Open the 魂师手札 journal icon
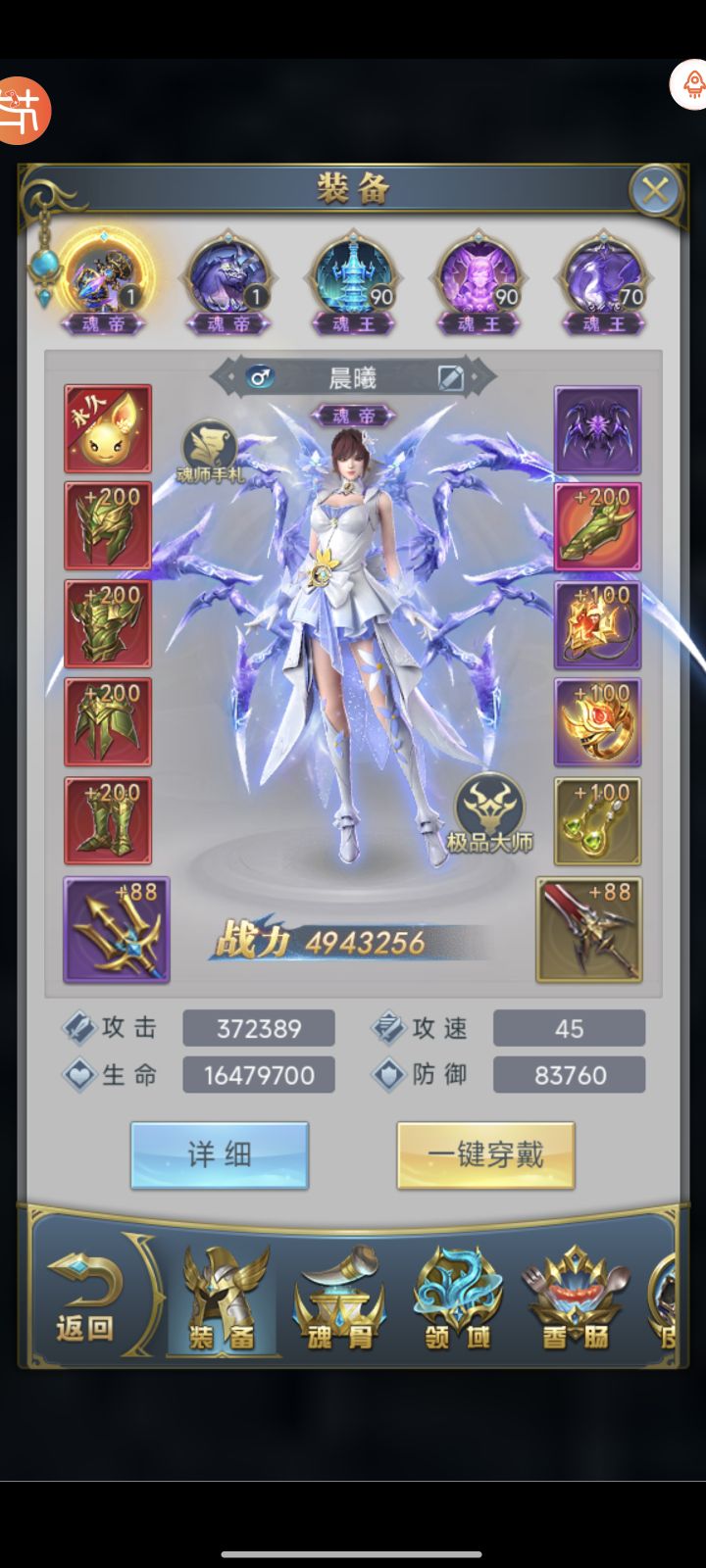The image size is (706, 1568). coord(209,451)
